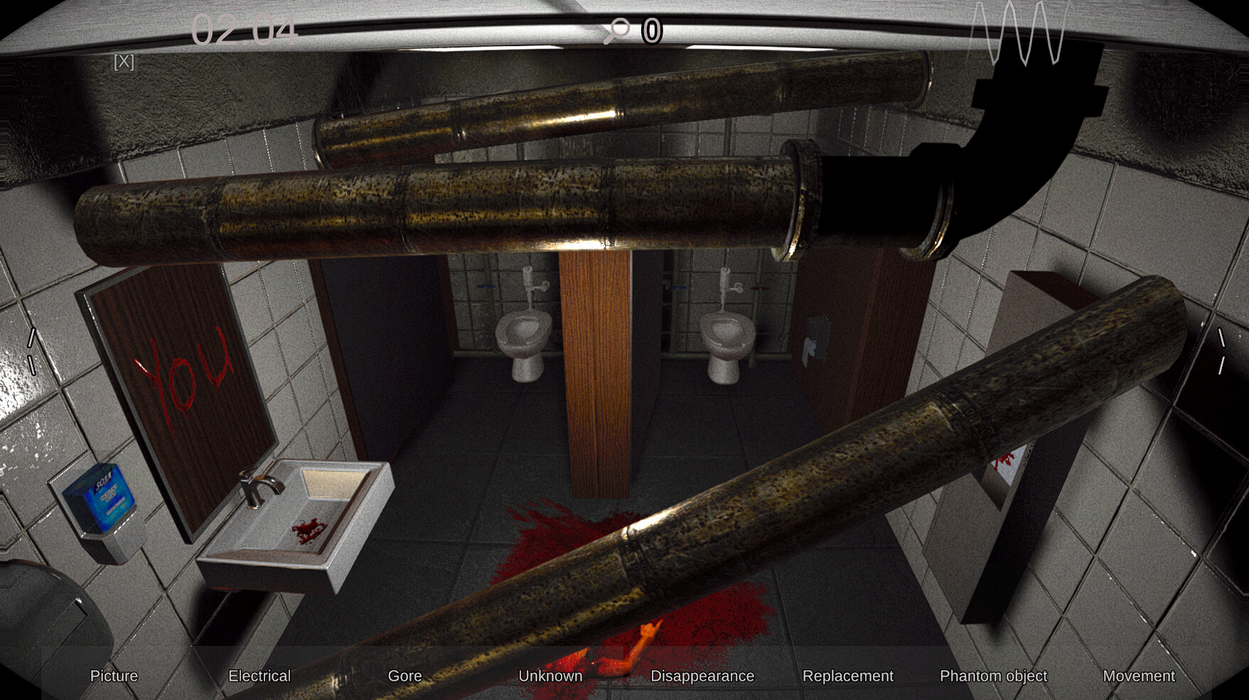This screenshot has height=700, width=1249.
Task: Choose the Replacement anomaly type
Action: pyautogui.click(x=848, y=676)
